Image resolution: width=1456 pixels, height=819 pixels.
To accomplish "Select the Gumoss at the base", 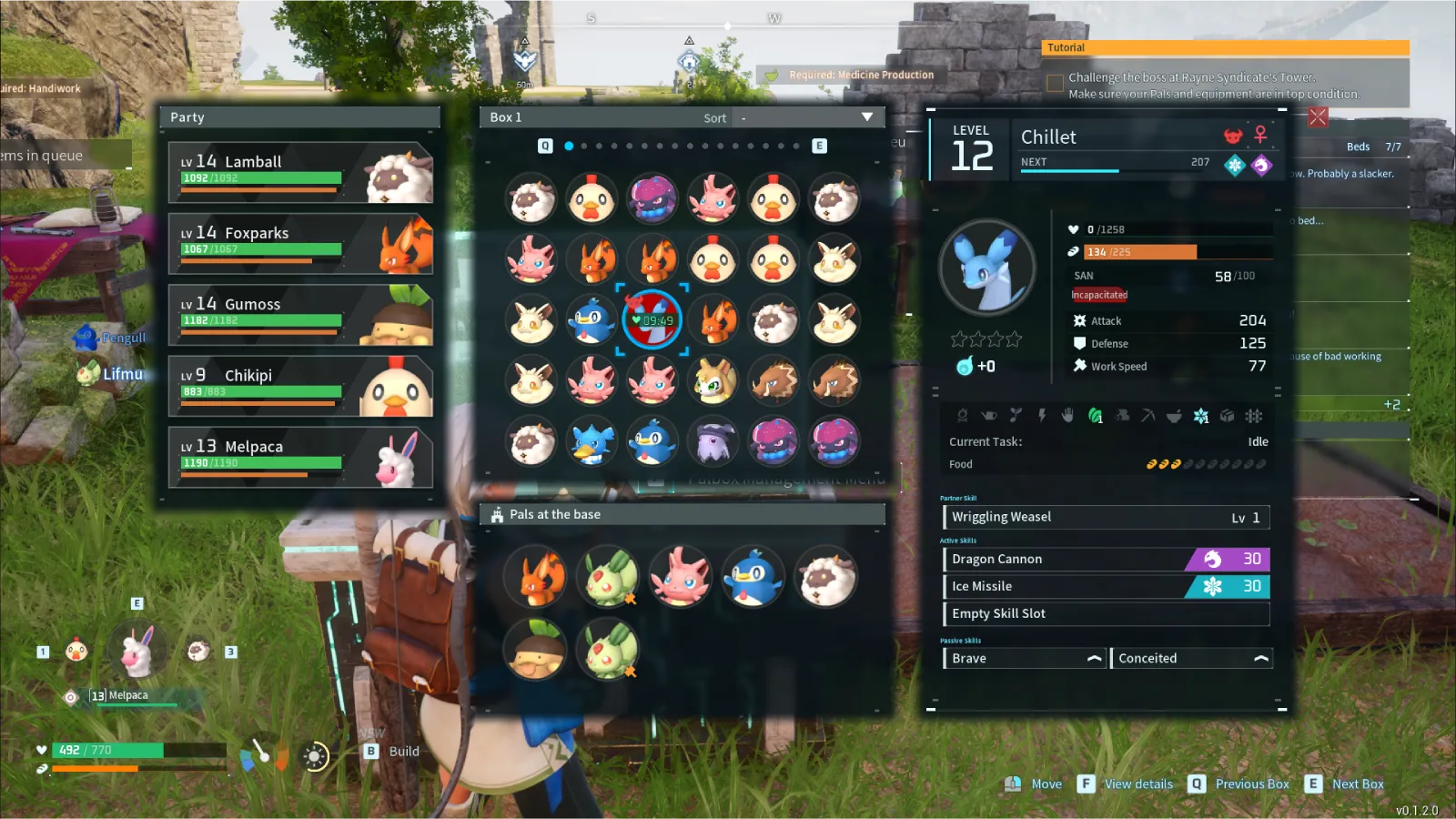I will click(534, 649).
